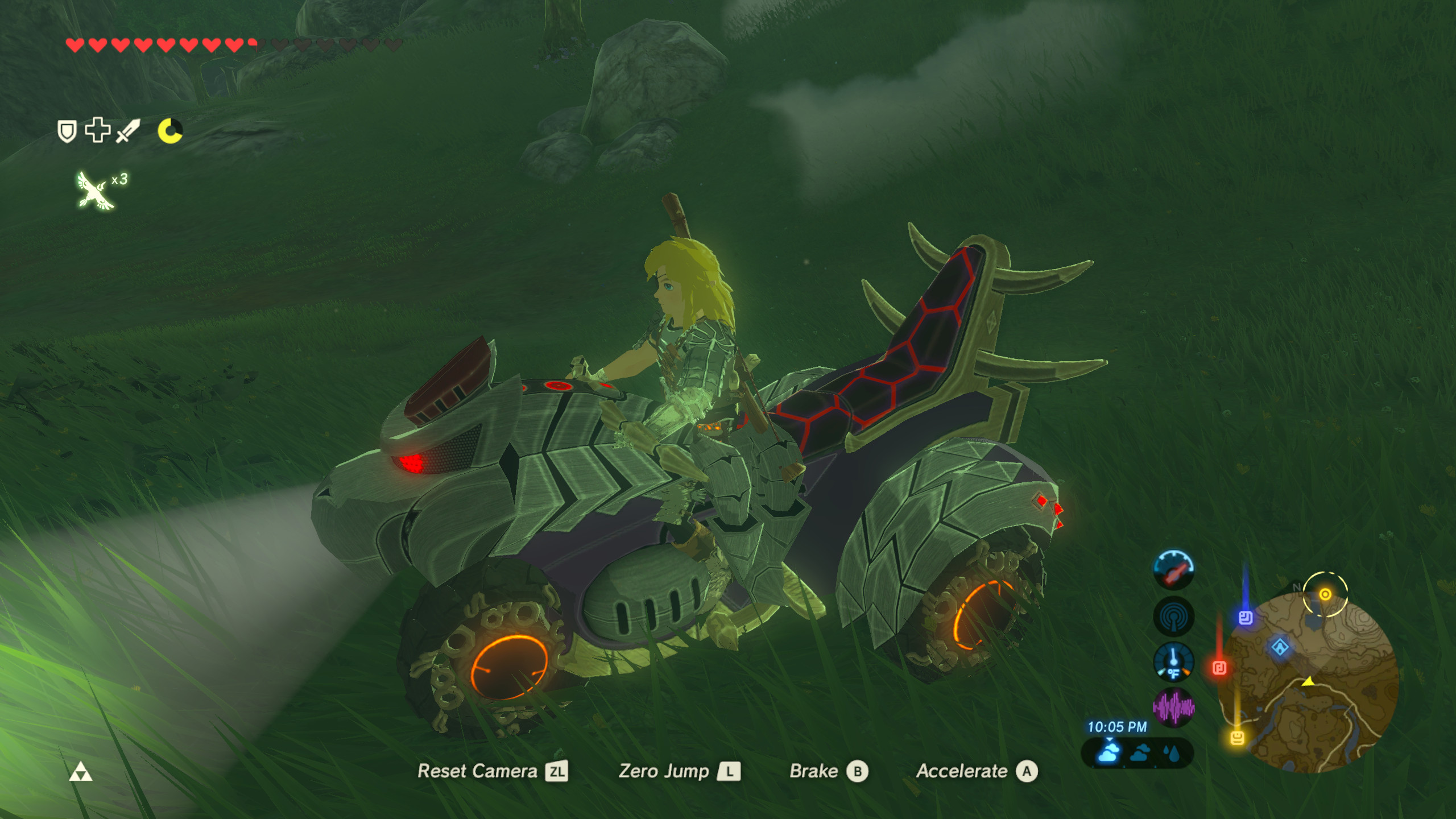
Task: Open the yellow waypoint marker on the minimap
Action: [x=1326, y=594]
